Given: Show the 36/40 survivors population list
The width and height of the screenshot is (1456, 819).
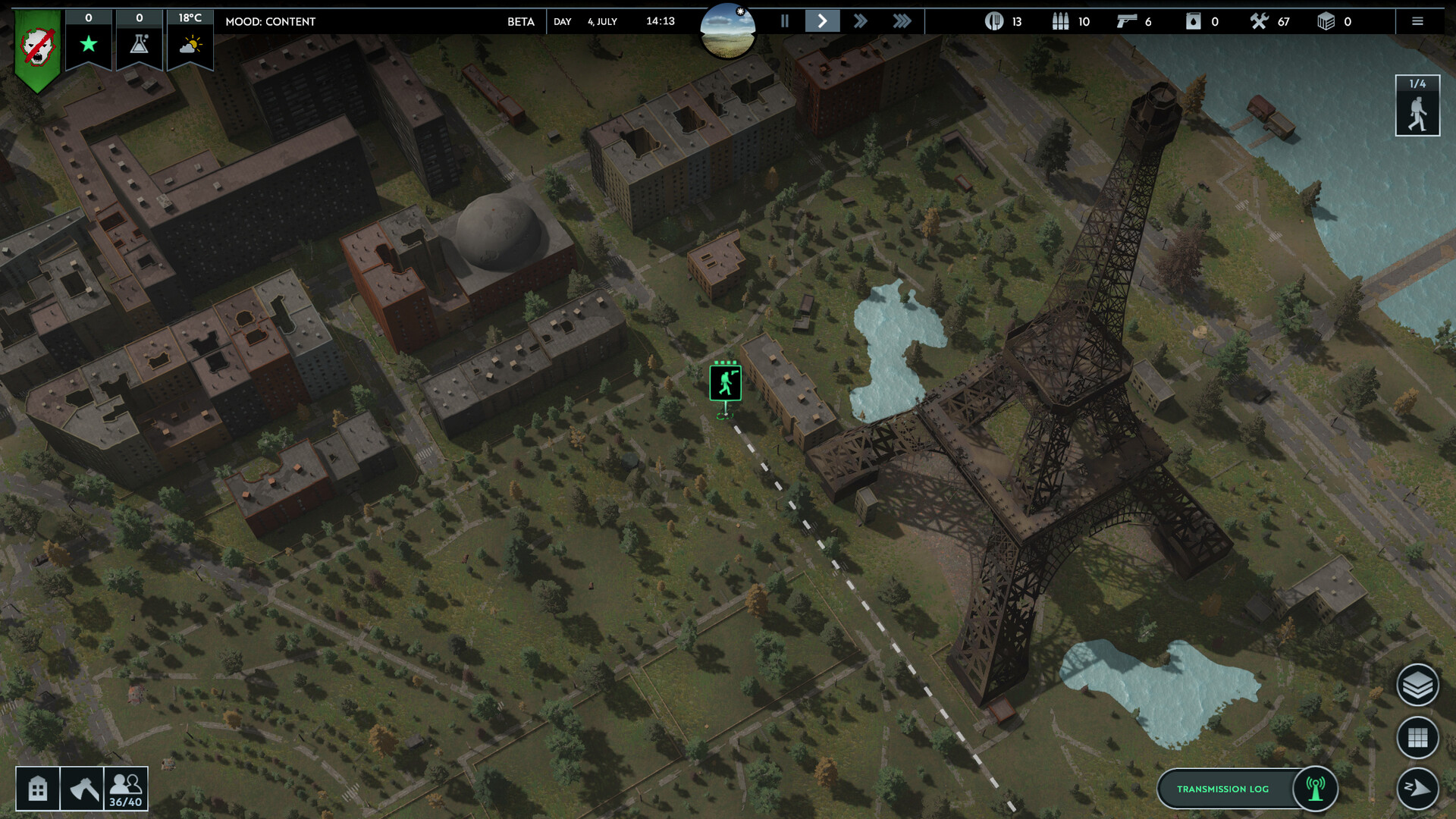Looking at the screenshot, I should [x=126, y=789].
